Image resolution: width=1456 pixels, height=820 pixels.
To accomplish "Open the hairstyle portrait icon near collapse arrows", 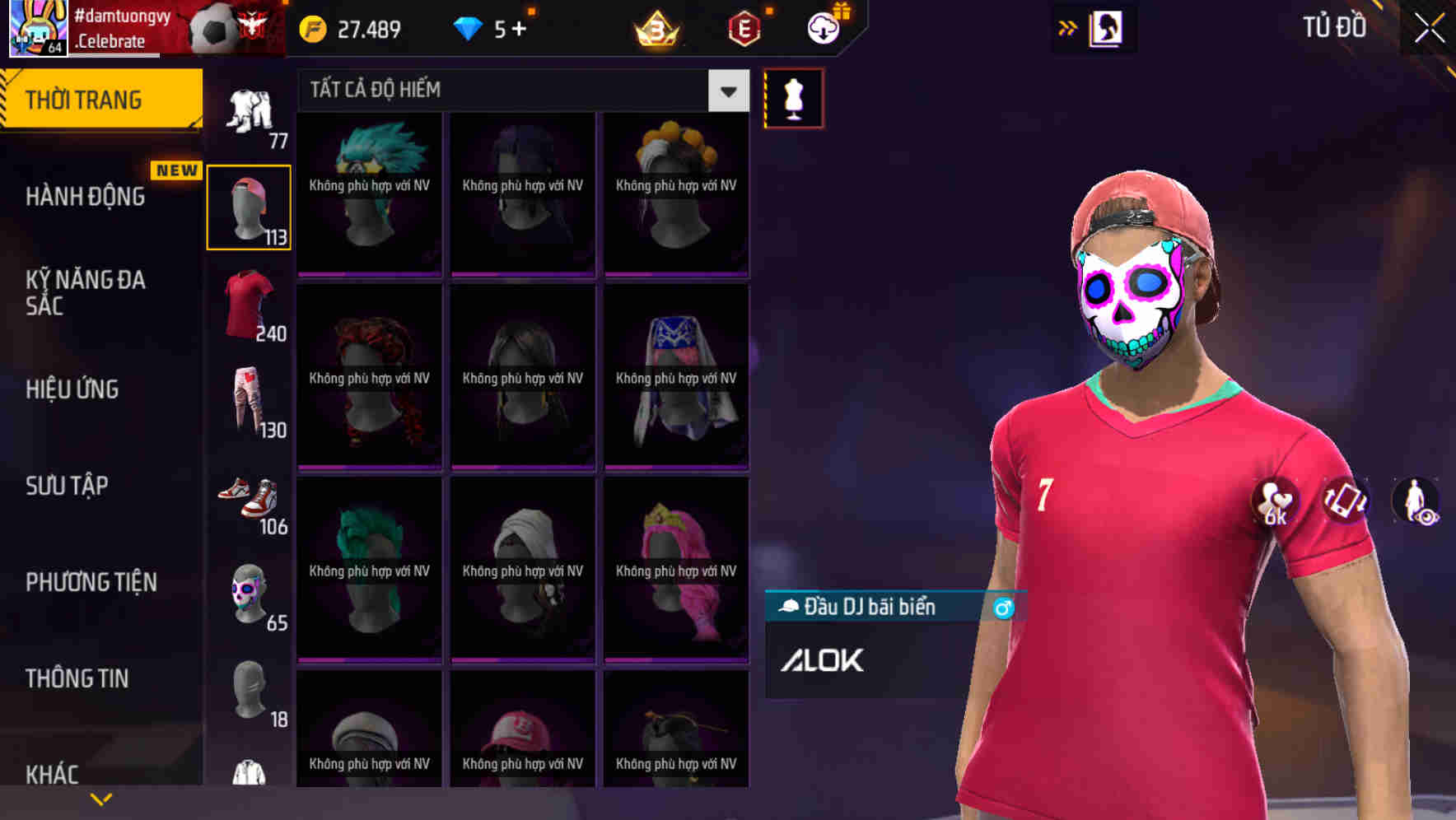I will [1107, 27].
